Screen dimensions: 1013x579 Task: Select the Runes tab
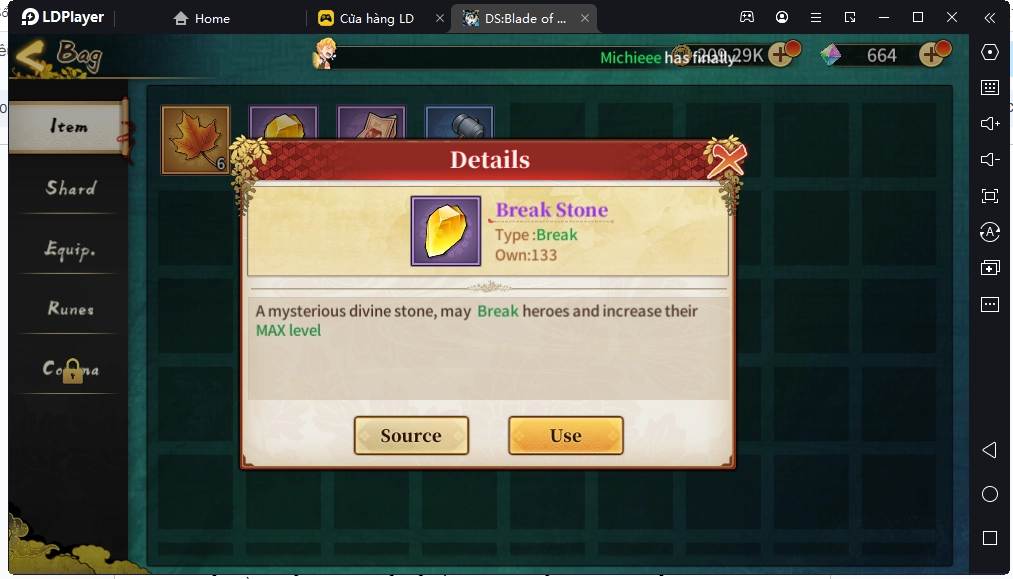tap(70, 309)
